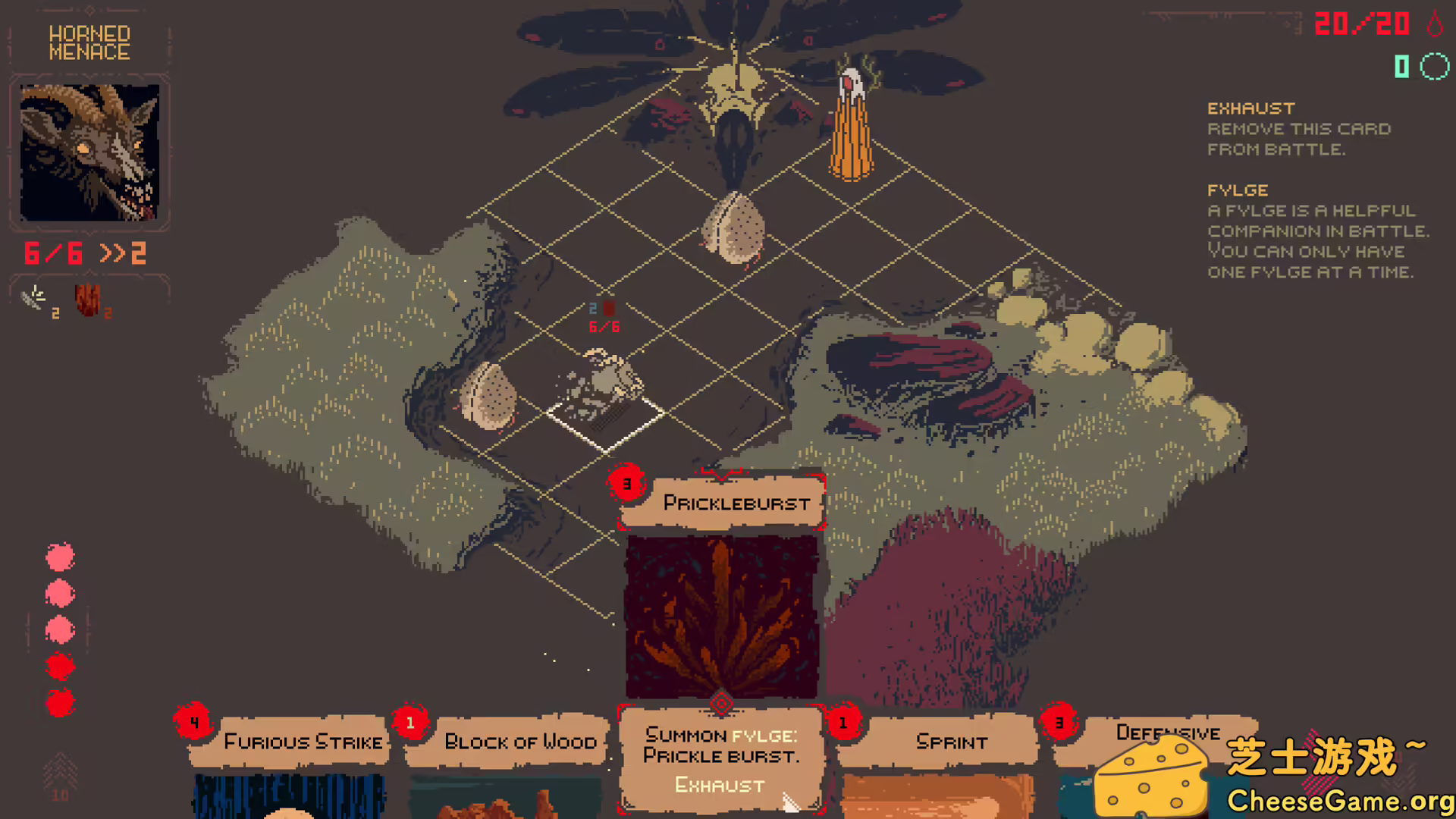Click the Defensive card's cost badge

coord(1060,723)
